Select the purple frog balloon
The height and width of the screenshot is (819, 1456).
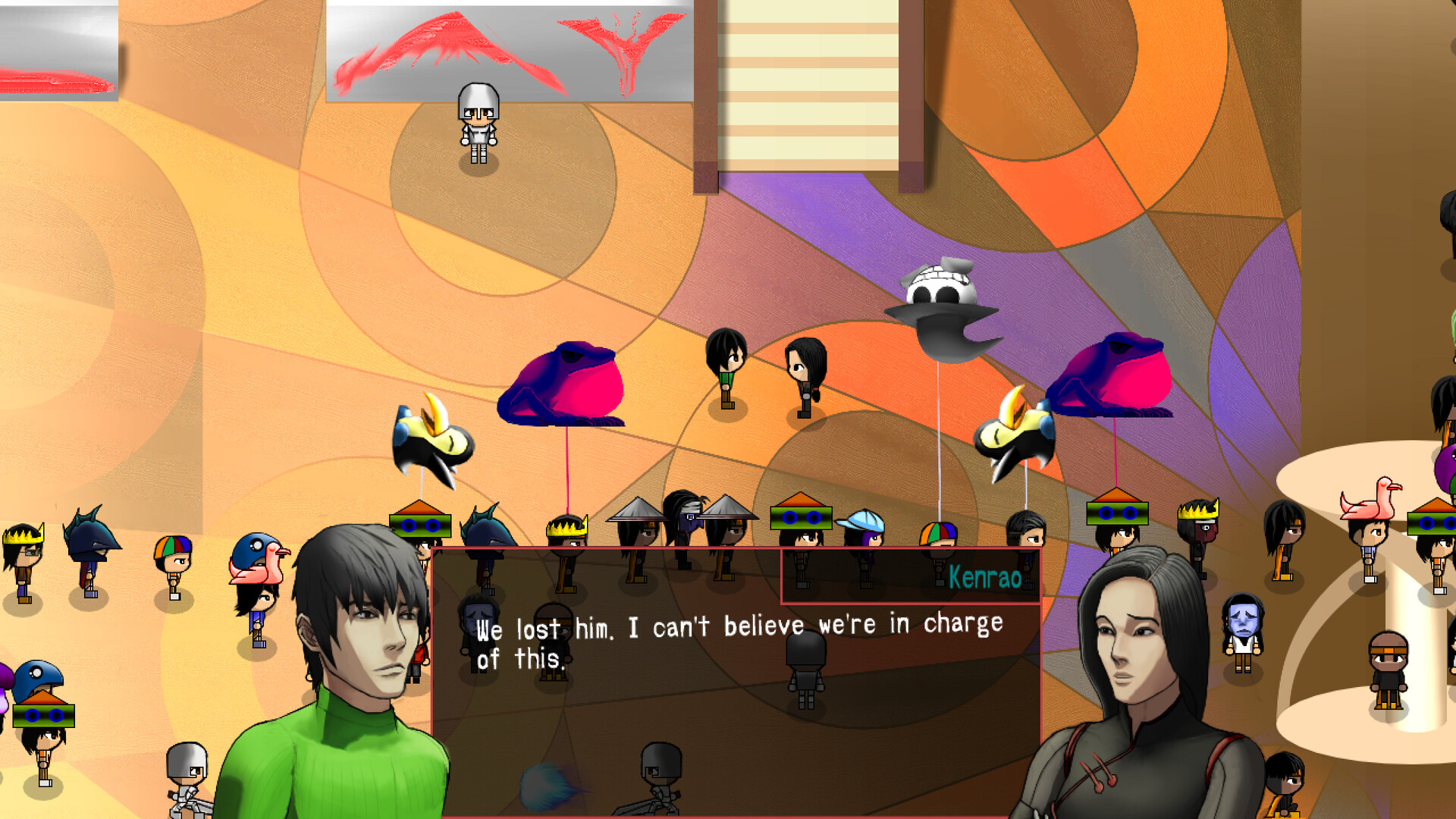click(565, 383)
